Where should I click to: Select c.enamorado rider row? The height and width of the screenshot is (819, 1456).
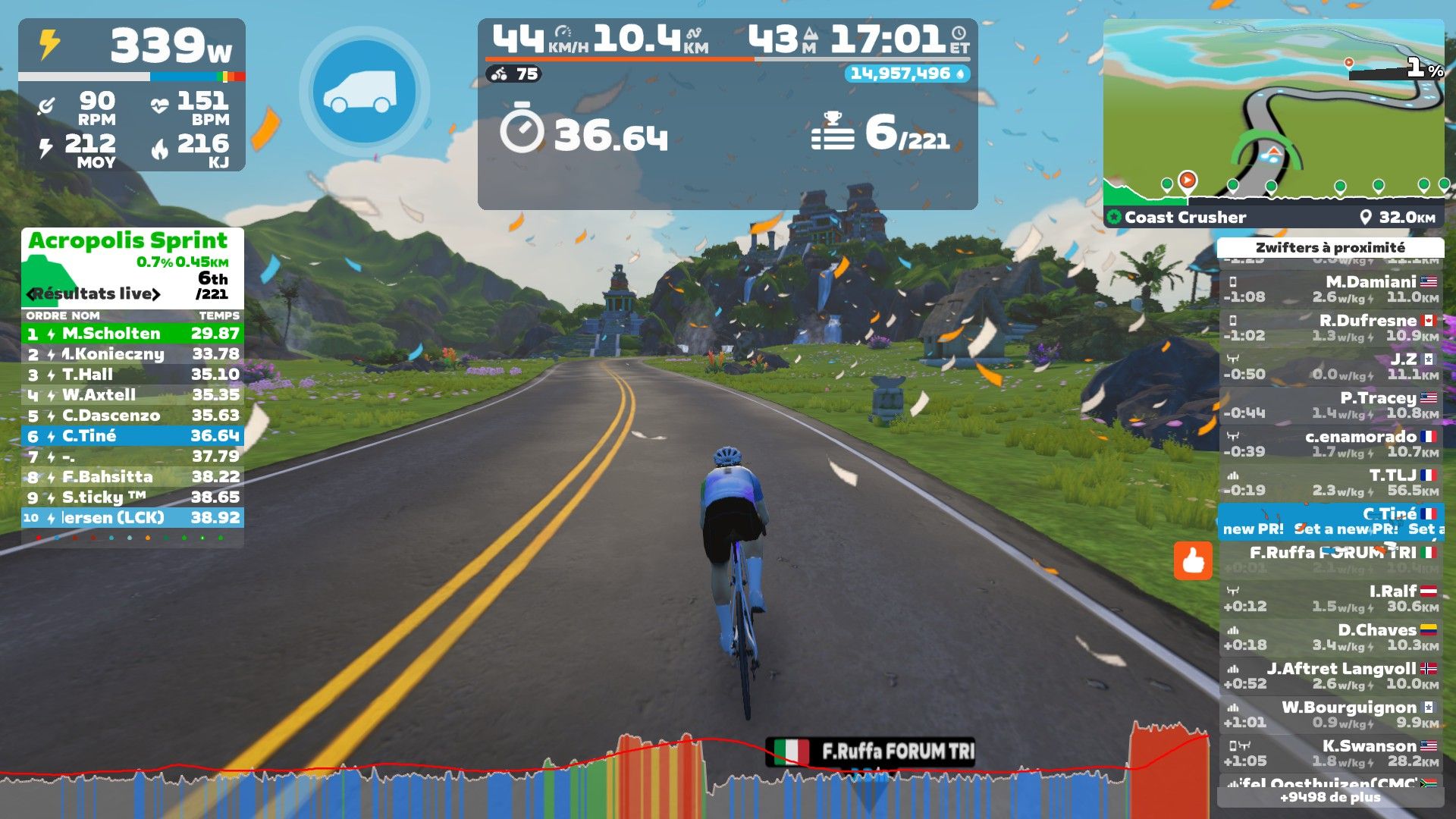click(1330, 444)
